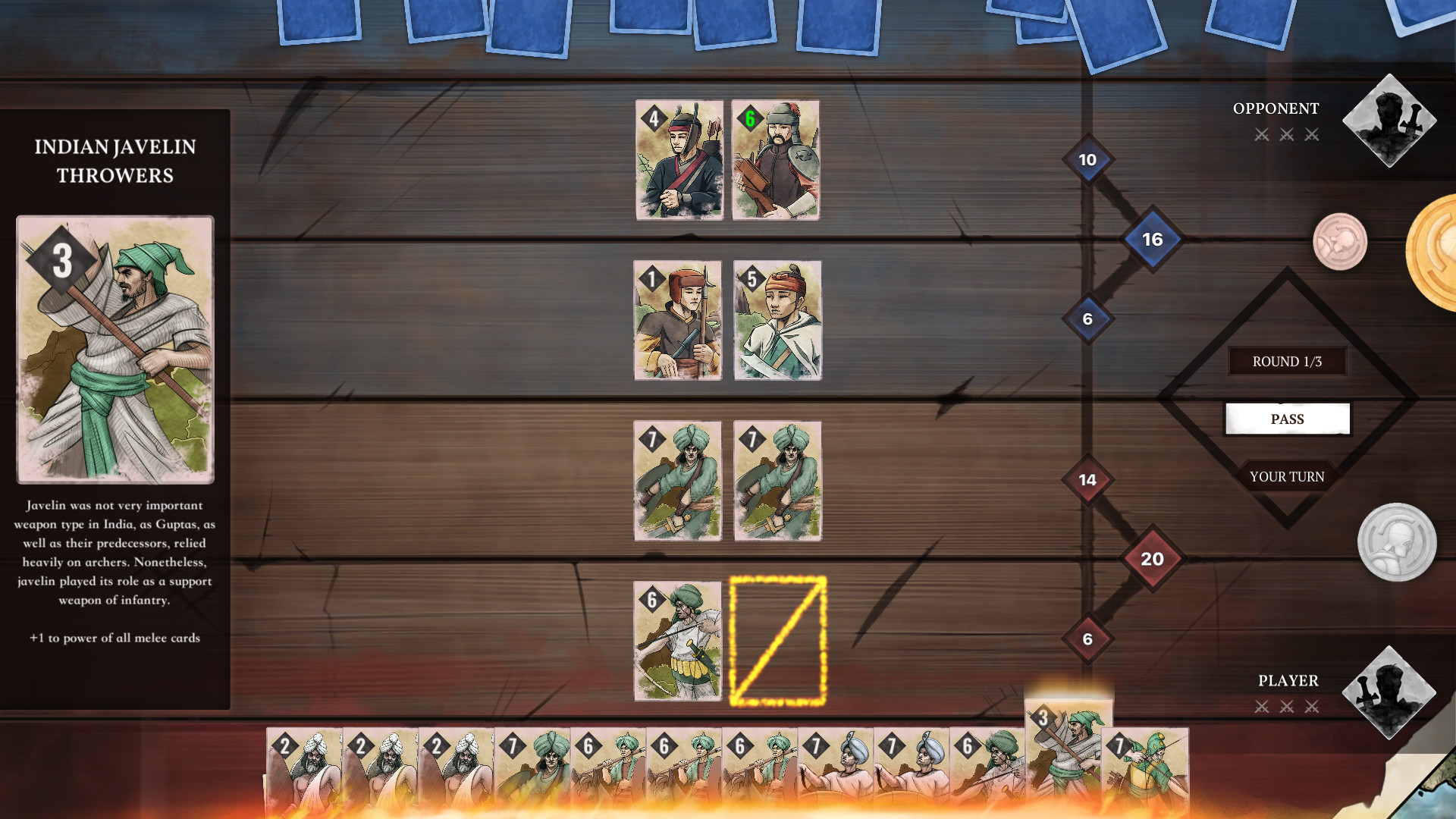1456x819 pixels.
Task: Play the raised Indian Javelin Throwers card
Action: [x=1067, y=758]
